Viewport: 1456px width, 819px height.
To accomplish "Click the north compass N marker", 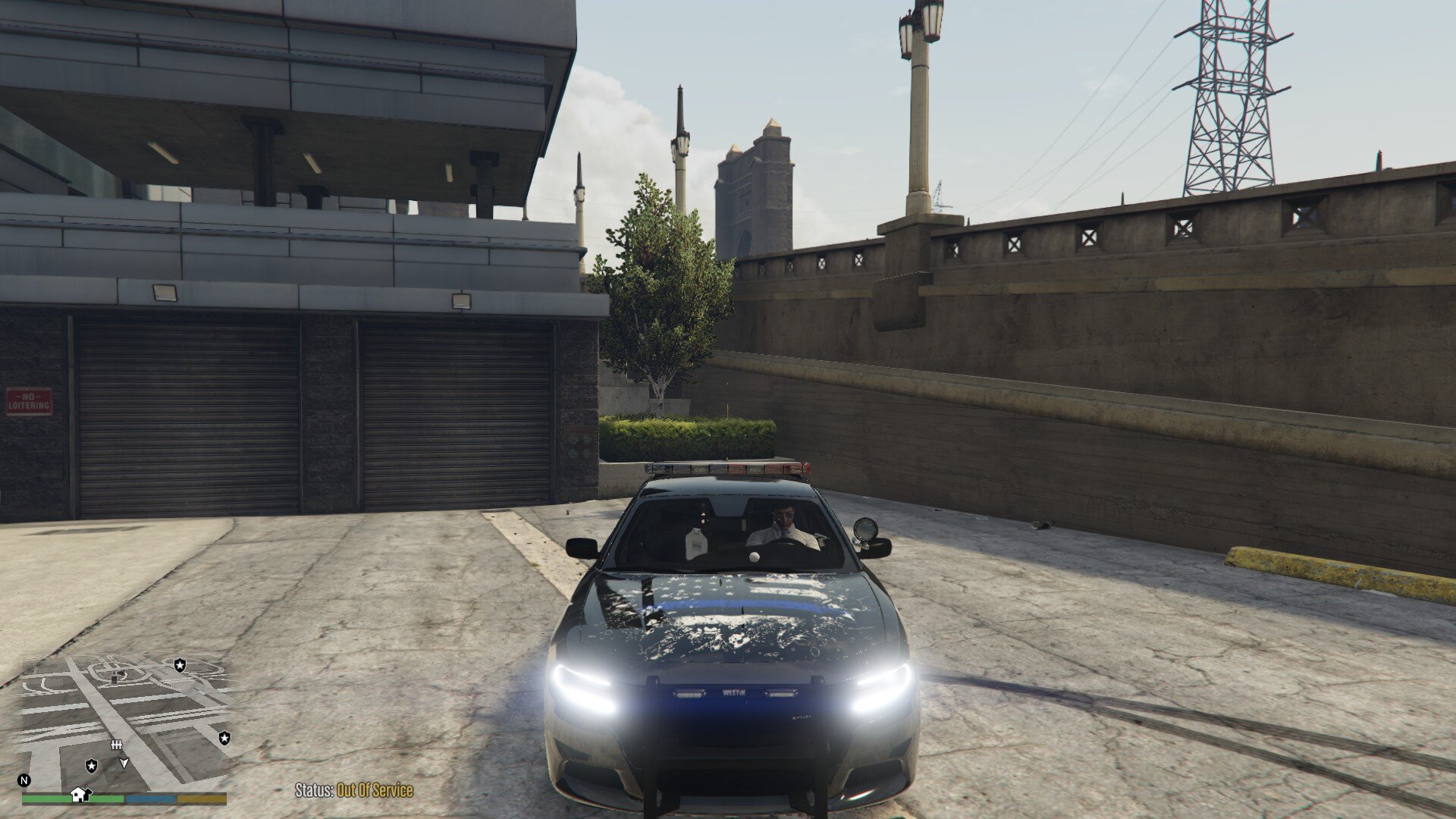I will click(24, 780).
